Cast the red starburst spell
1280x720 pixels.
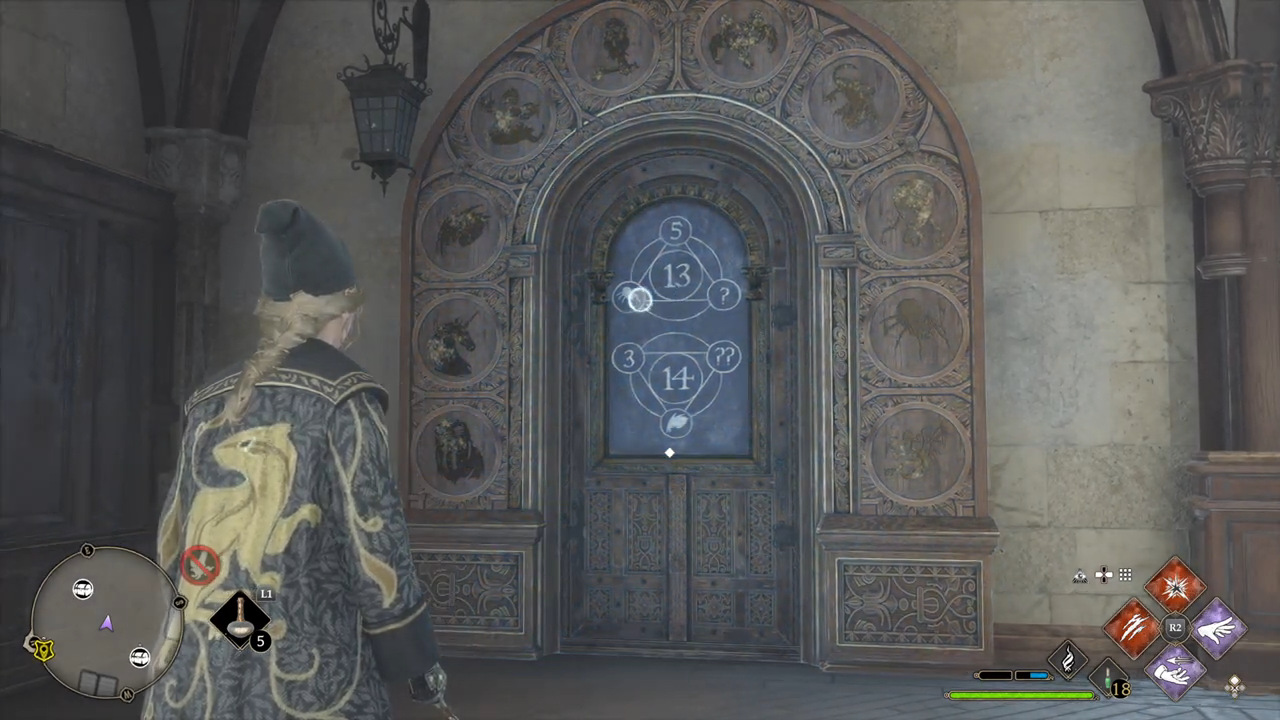pos(1175,585)
